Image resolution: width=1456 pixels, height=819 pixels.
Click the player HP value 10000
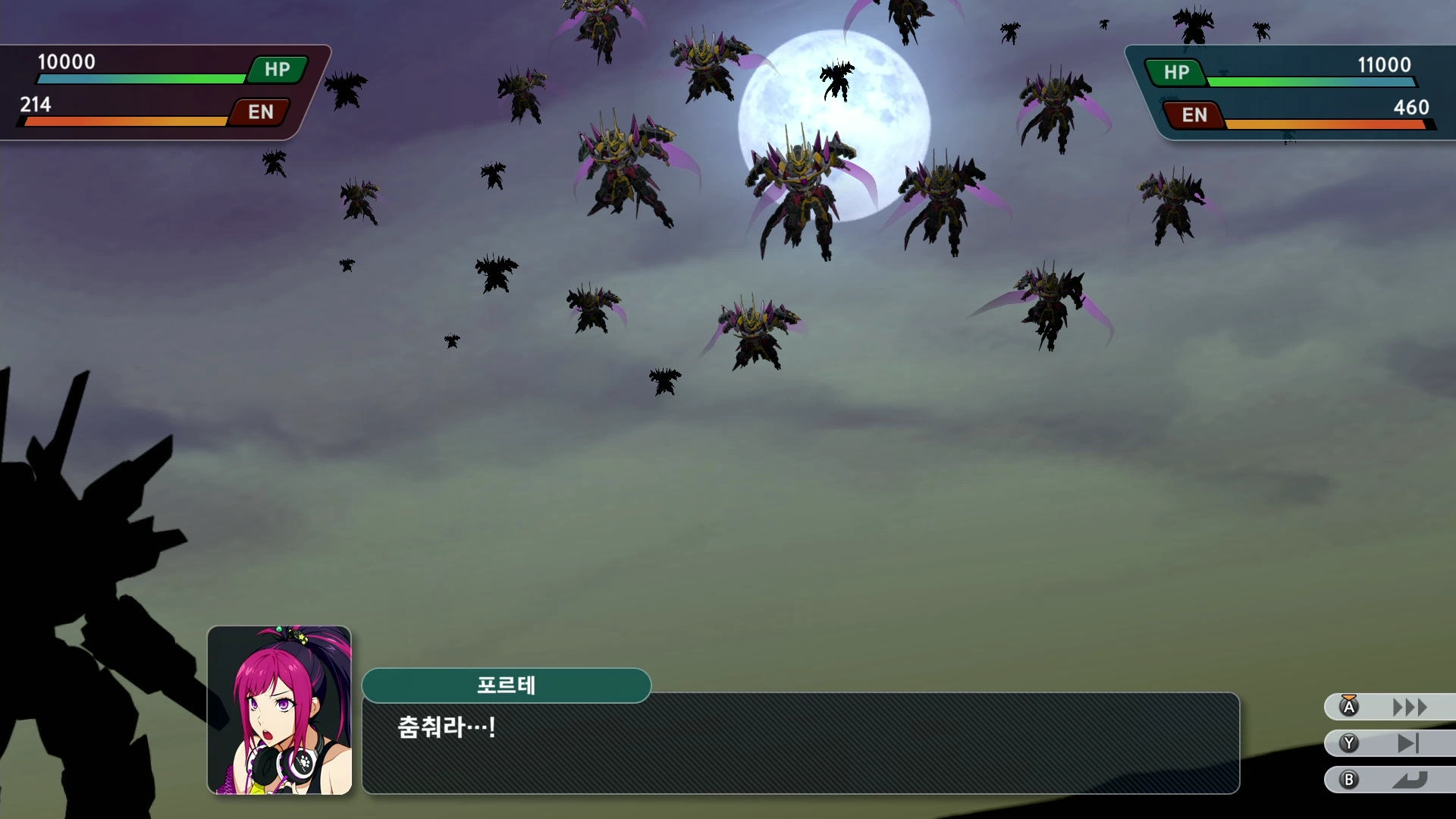[67, 62]
